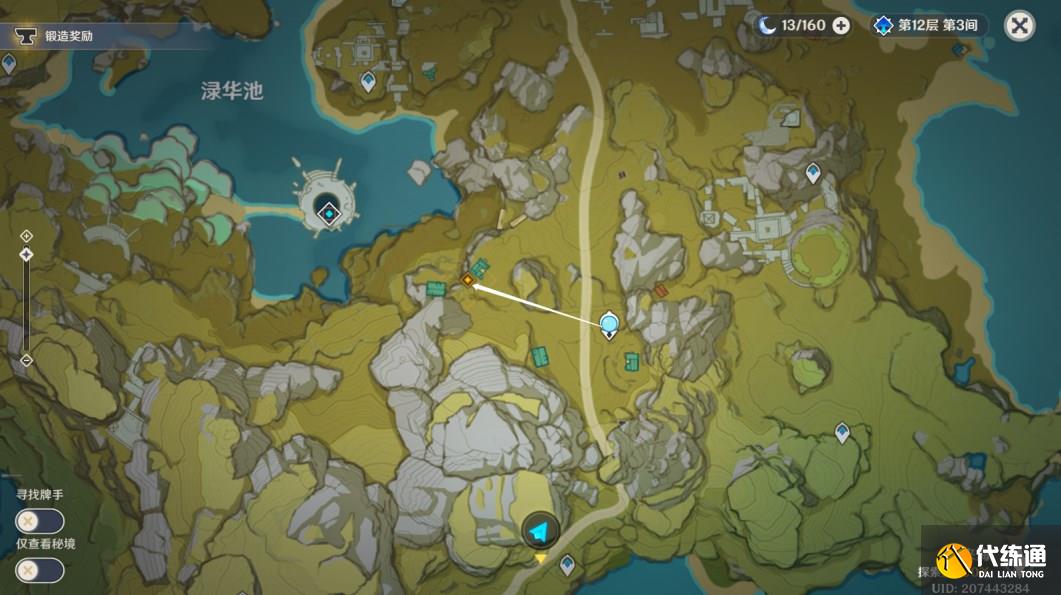Open the 锻造奖励 forging rewards

(x=70, y=37)
